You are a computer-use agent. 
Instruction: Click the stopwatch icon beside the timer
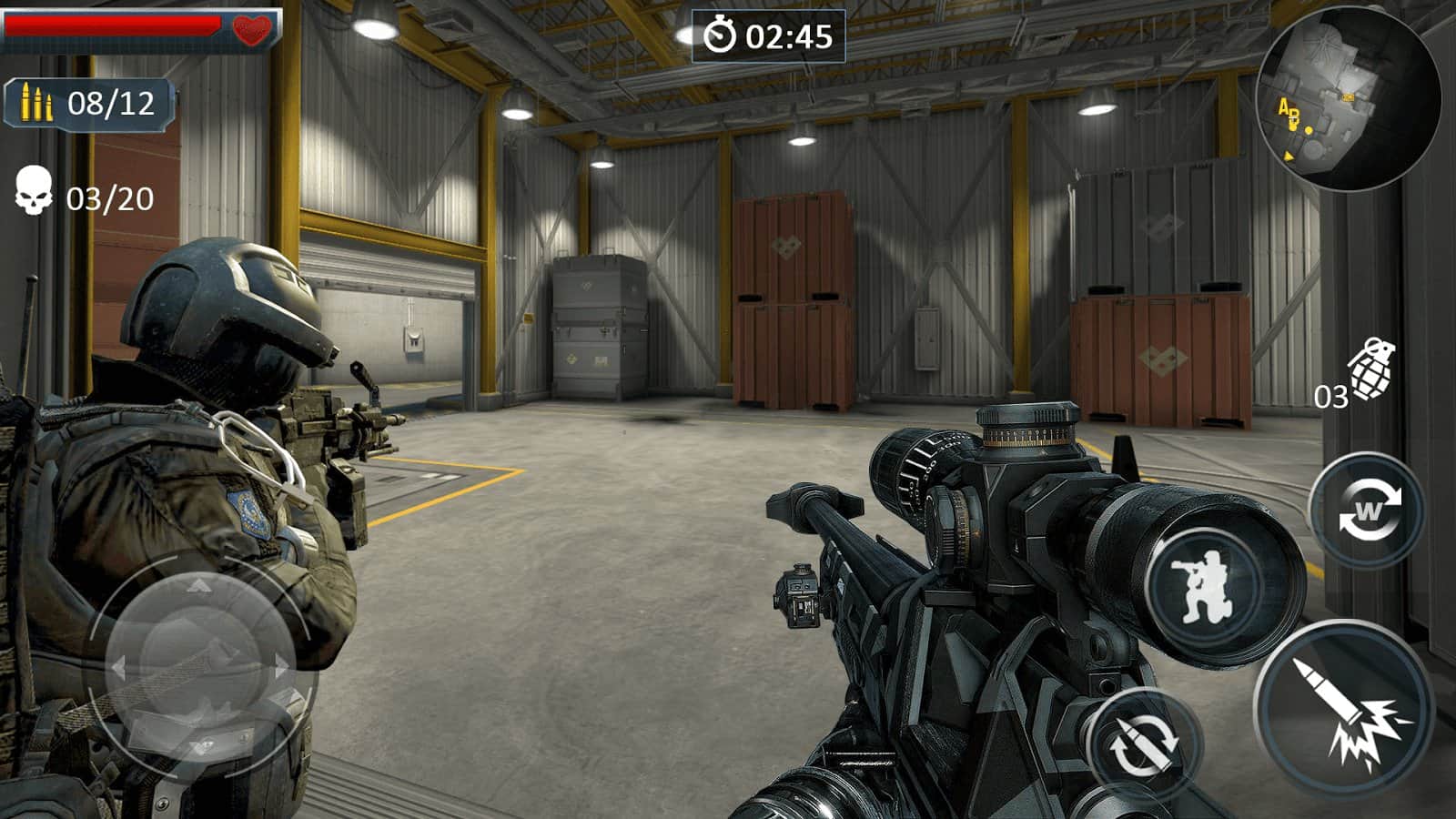(x=721, y=36)
